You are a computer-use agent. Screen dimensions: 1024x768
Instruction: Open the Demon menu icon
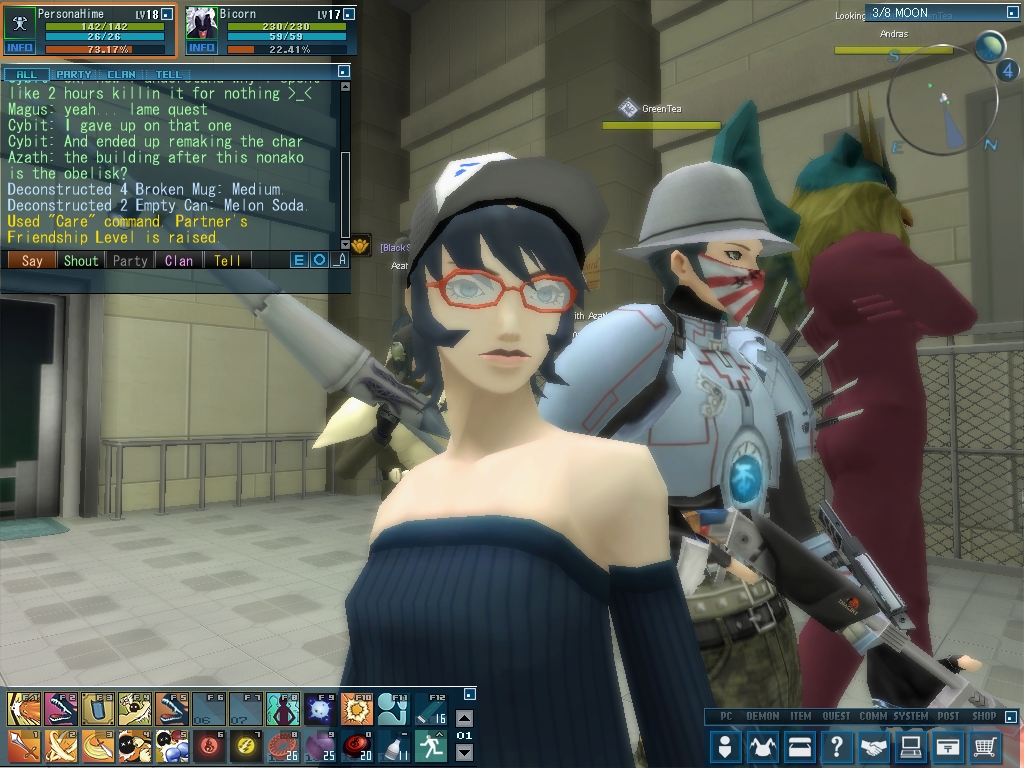tap(762, 746)
